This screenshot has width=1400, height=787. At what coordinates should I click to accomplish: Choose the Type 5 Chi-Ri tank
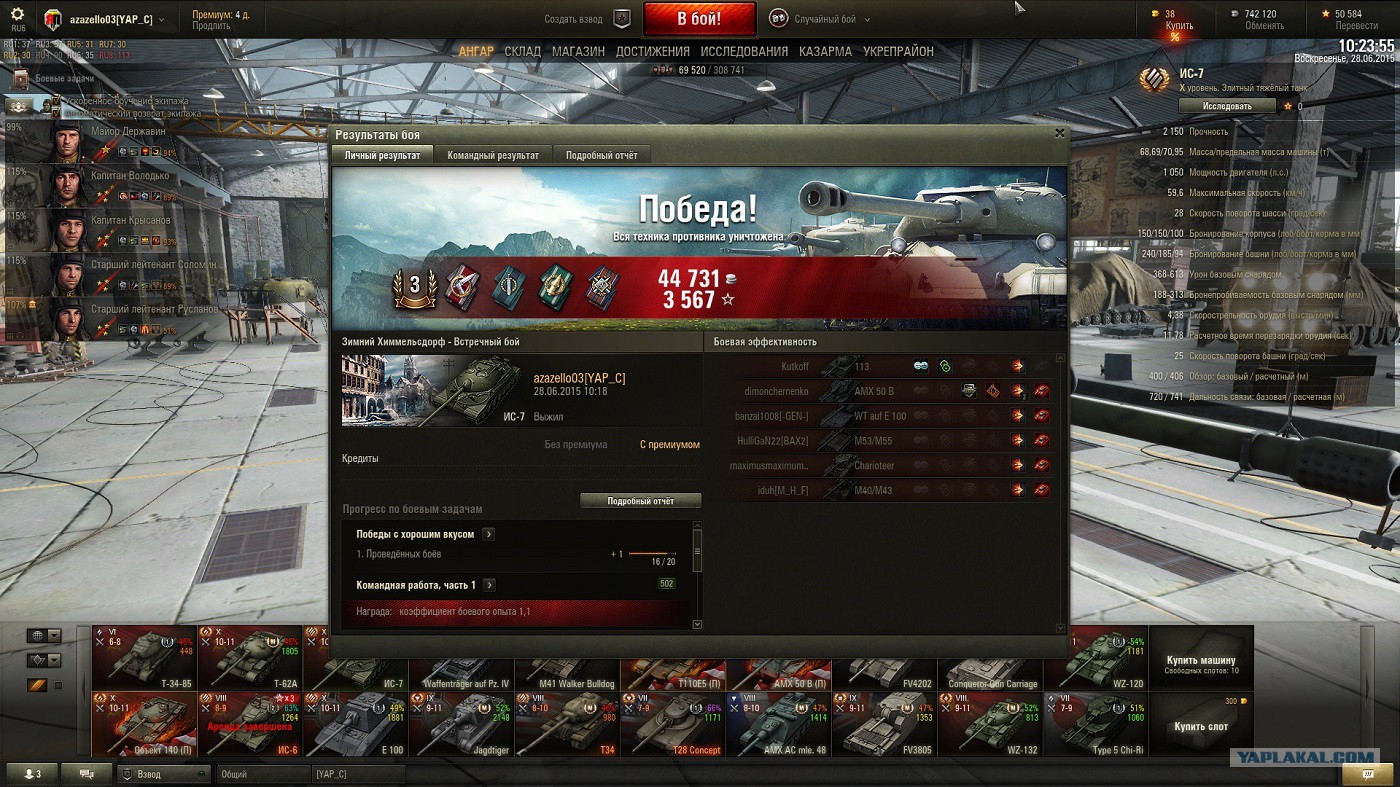tap(1096, 724)
